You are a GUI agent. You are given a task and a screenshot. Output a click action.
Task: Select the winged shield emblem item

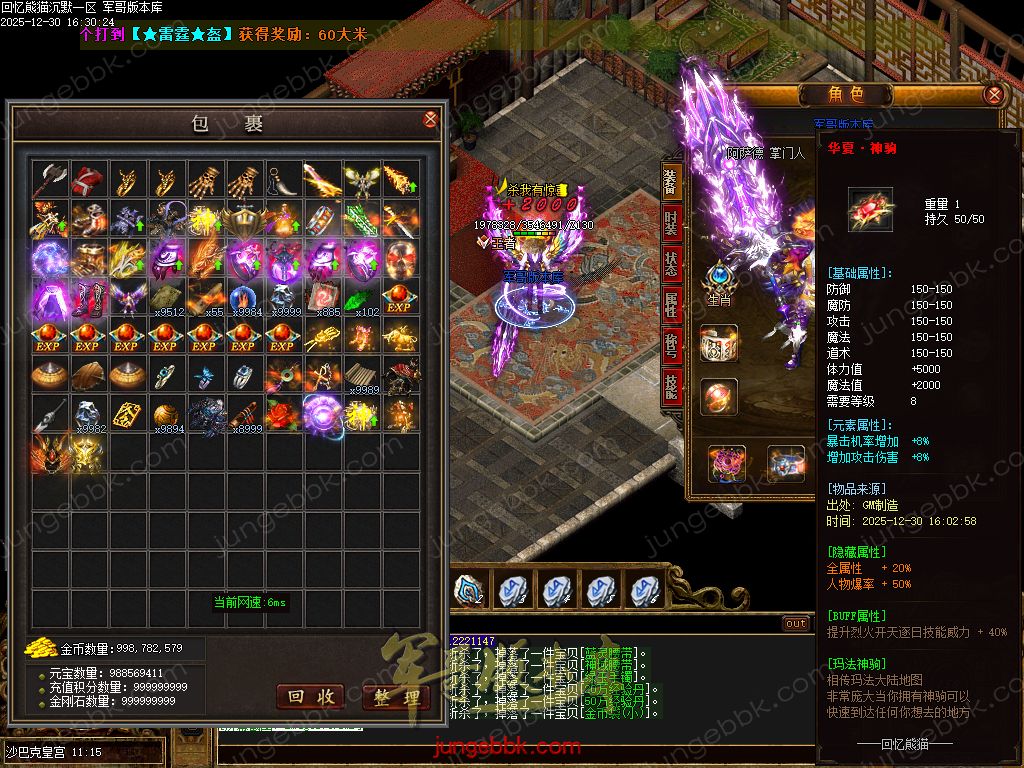point(244,219)
